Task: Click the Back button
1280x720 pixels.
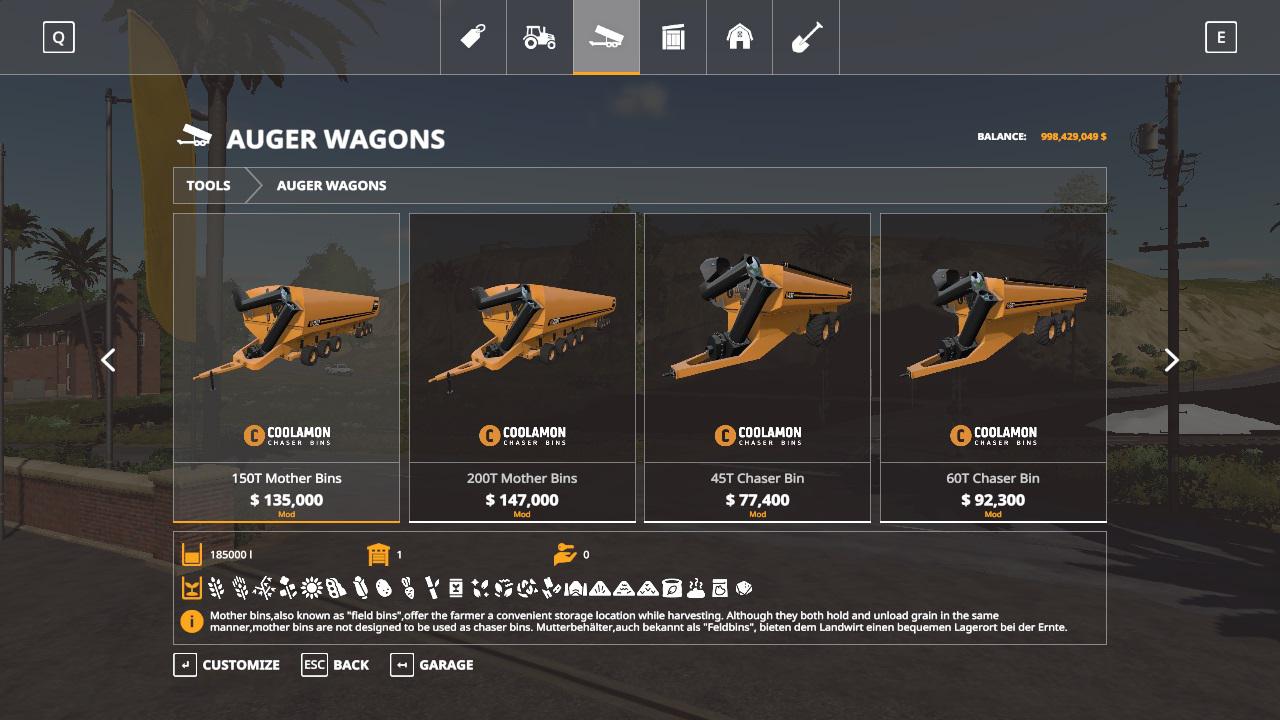Action: pos(336,665)
